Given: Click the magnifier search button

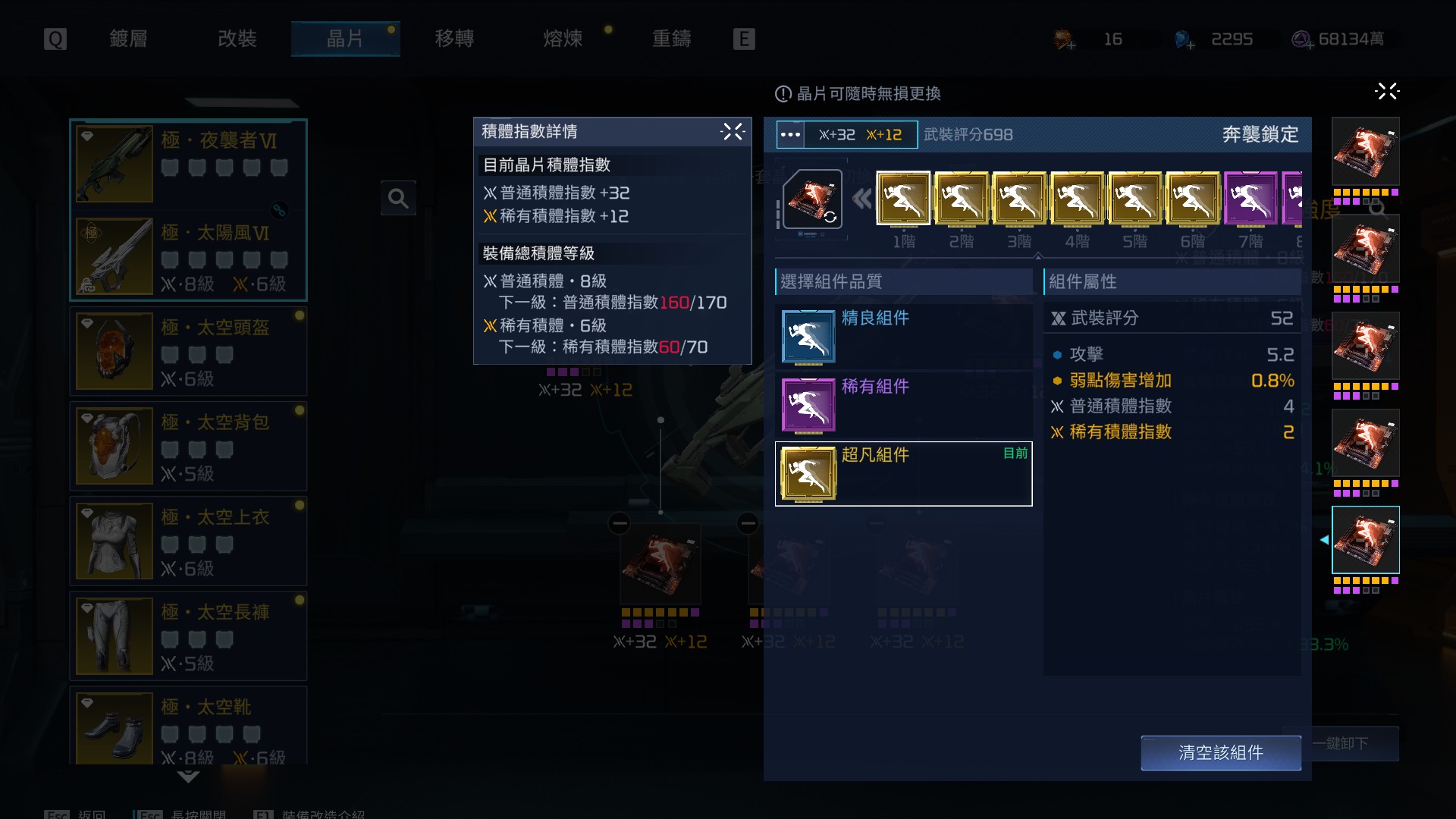Looking at the screenshot, I should (398, 199).
